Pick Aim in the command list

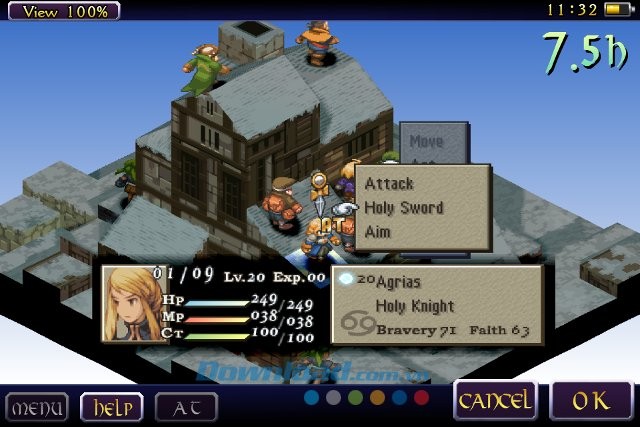378,232
